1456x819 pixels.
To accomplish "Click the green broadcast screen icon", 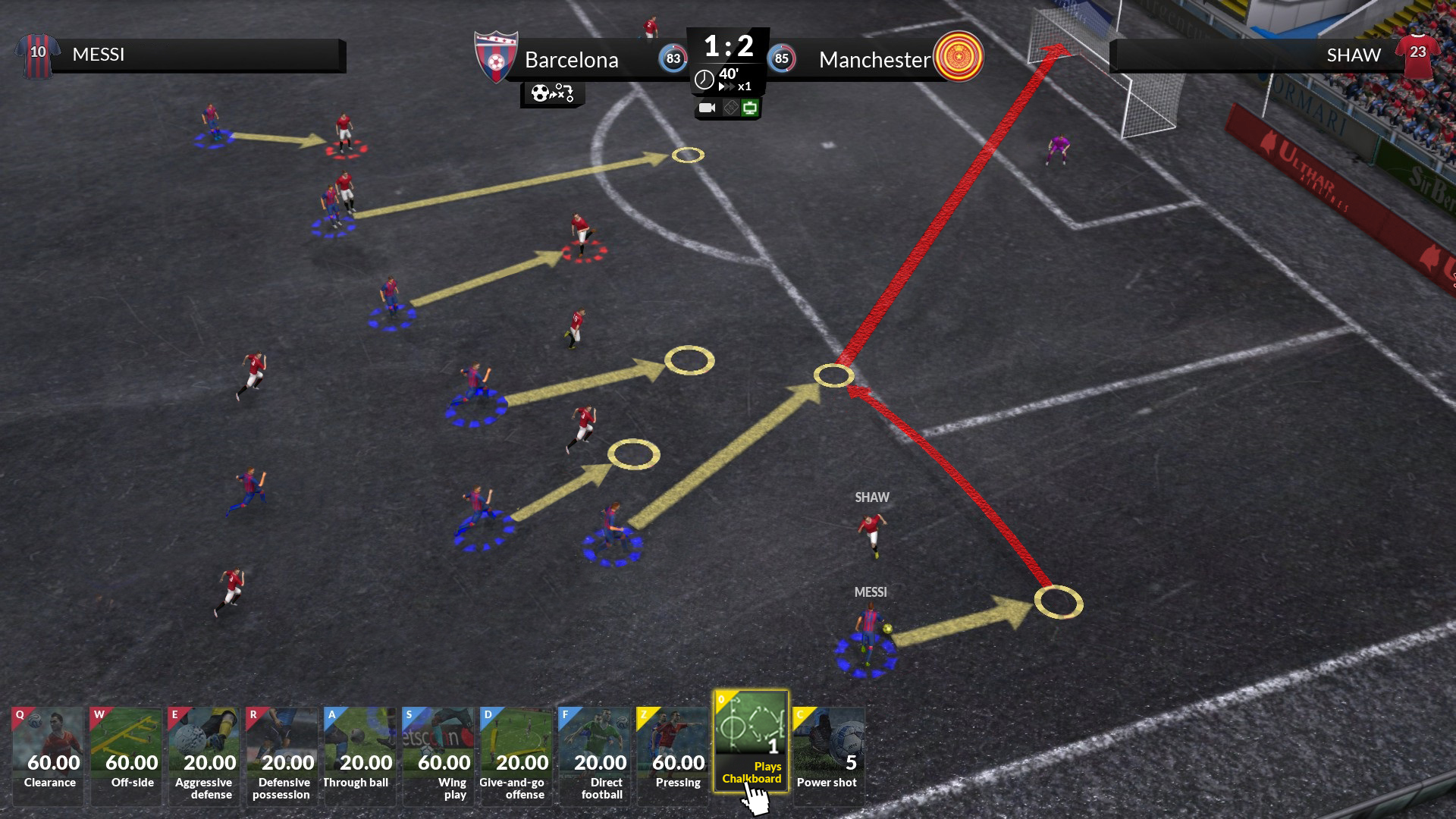I will coord(751,106).
